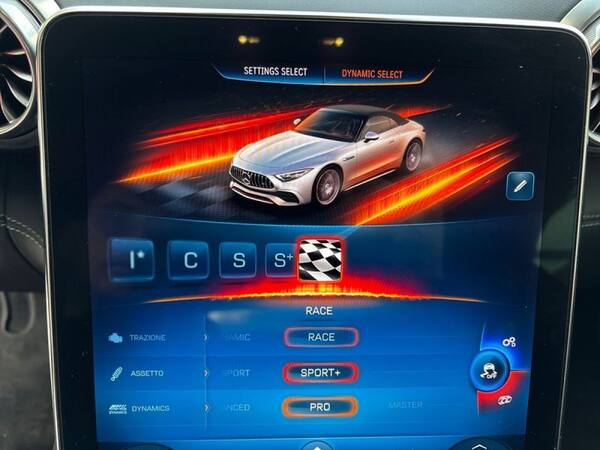The height and width of the screenshot is (450, 600).
Task: Tap the round ESP off center button
Action: point(490,371)
